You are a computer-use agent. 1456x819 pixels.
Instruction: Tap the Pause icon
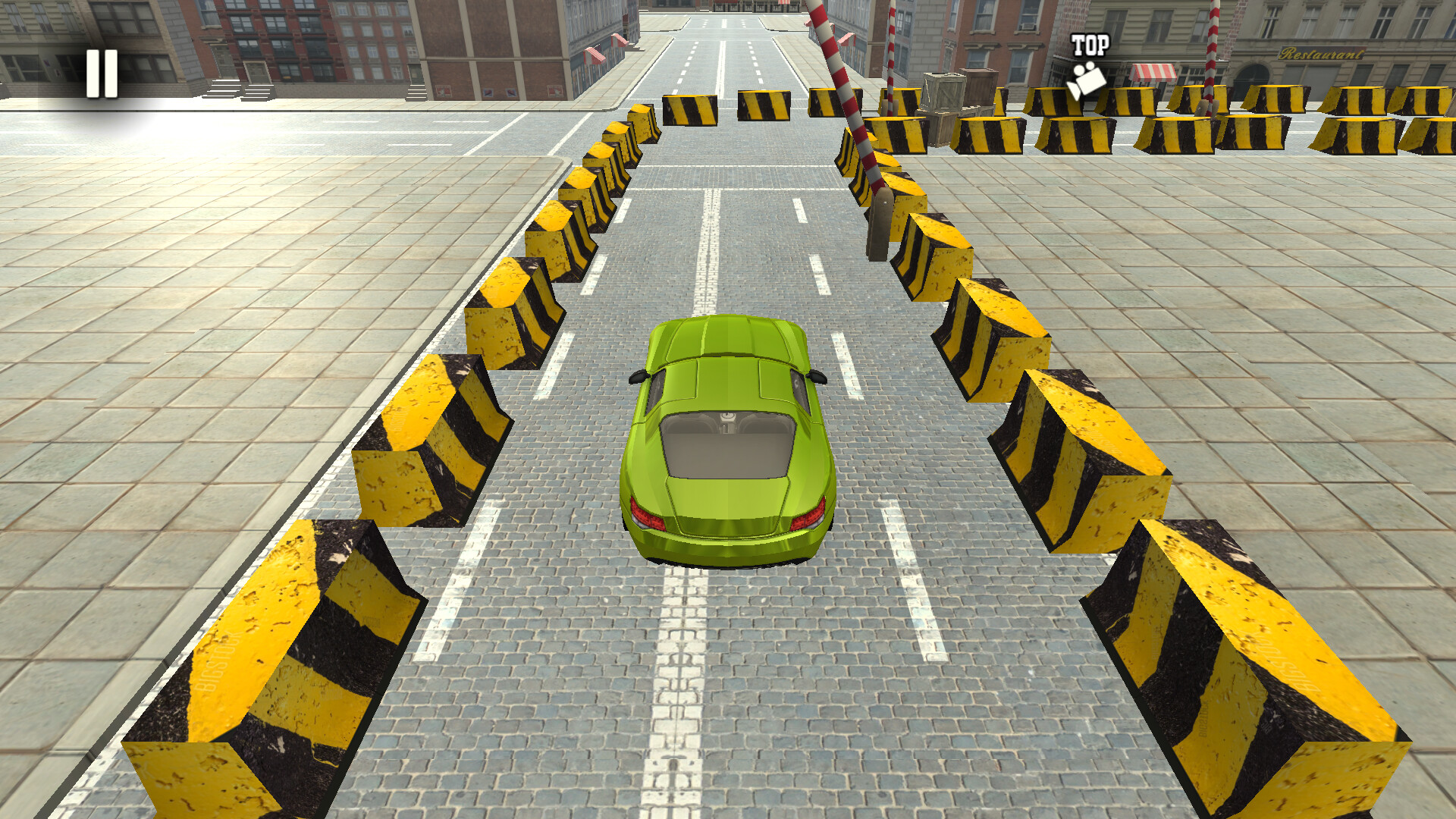pos(101,72)
